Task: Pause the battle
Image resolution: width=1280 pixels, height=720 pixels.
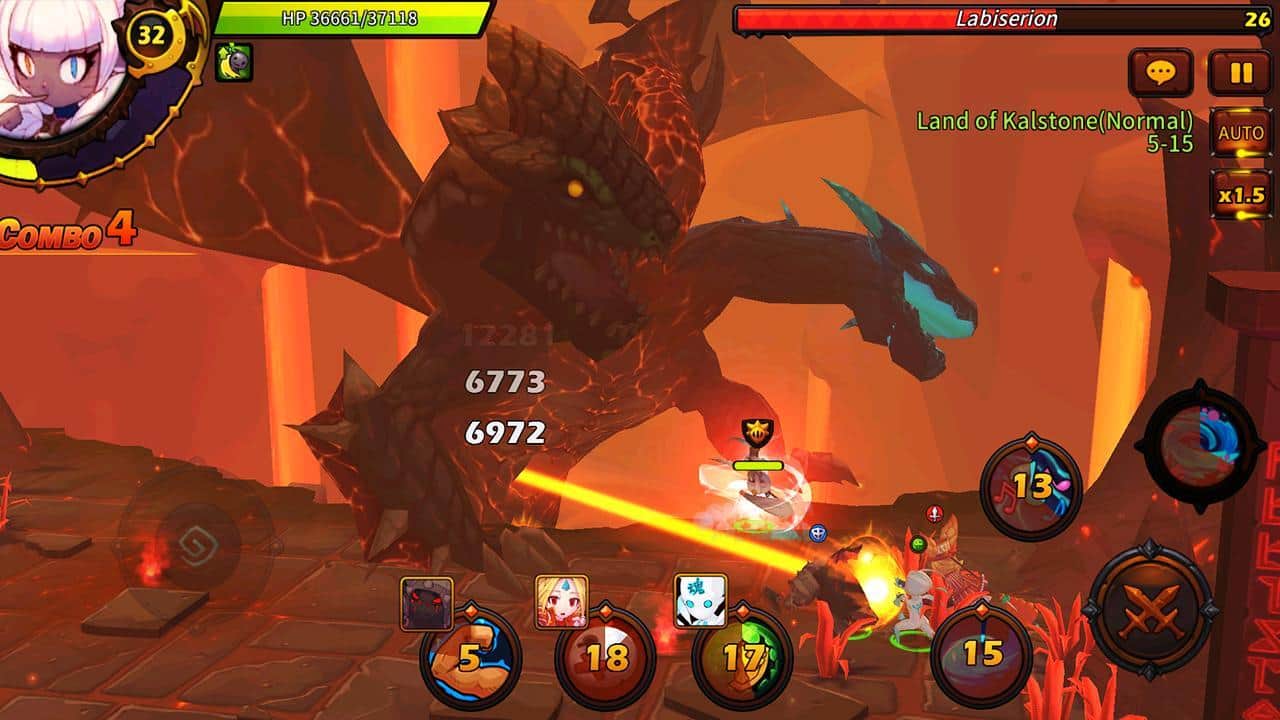Action: pos(1241,72)
